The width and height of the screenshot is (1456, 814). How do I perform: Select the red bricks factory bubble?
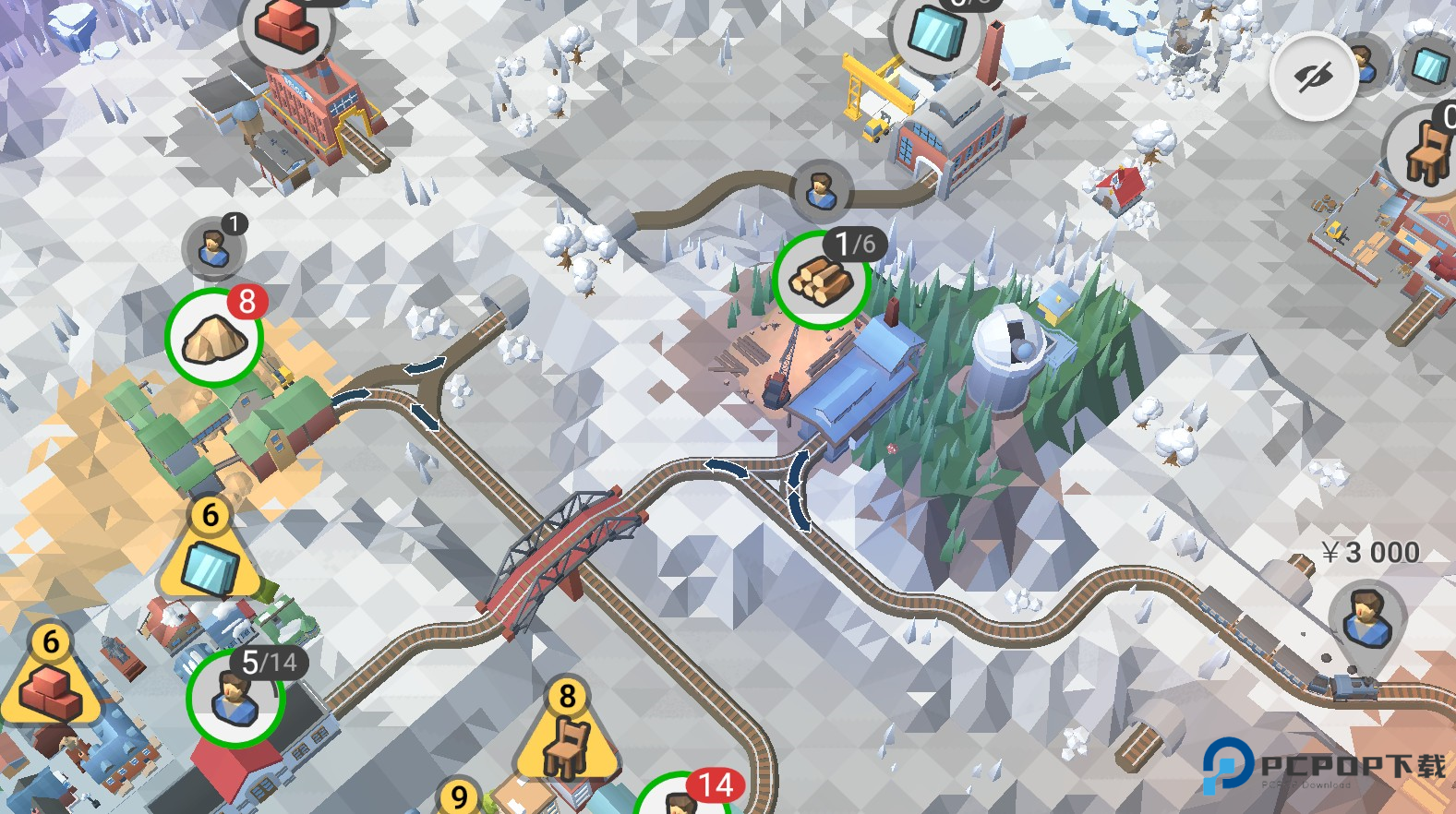[x=286, y=28]
